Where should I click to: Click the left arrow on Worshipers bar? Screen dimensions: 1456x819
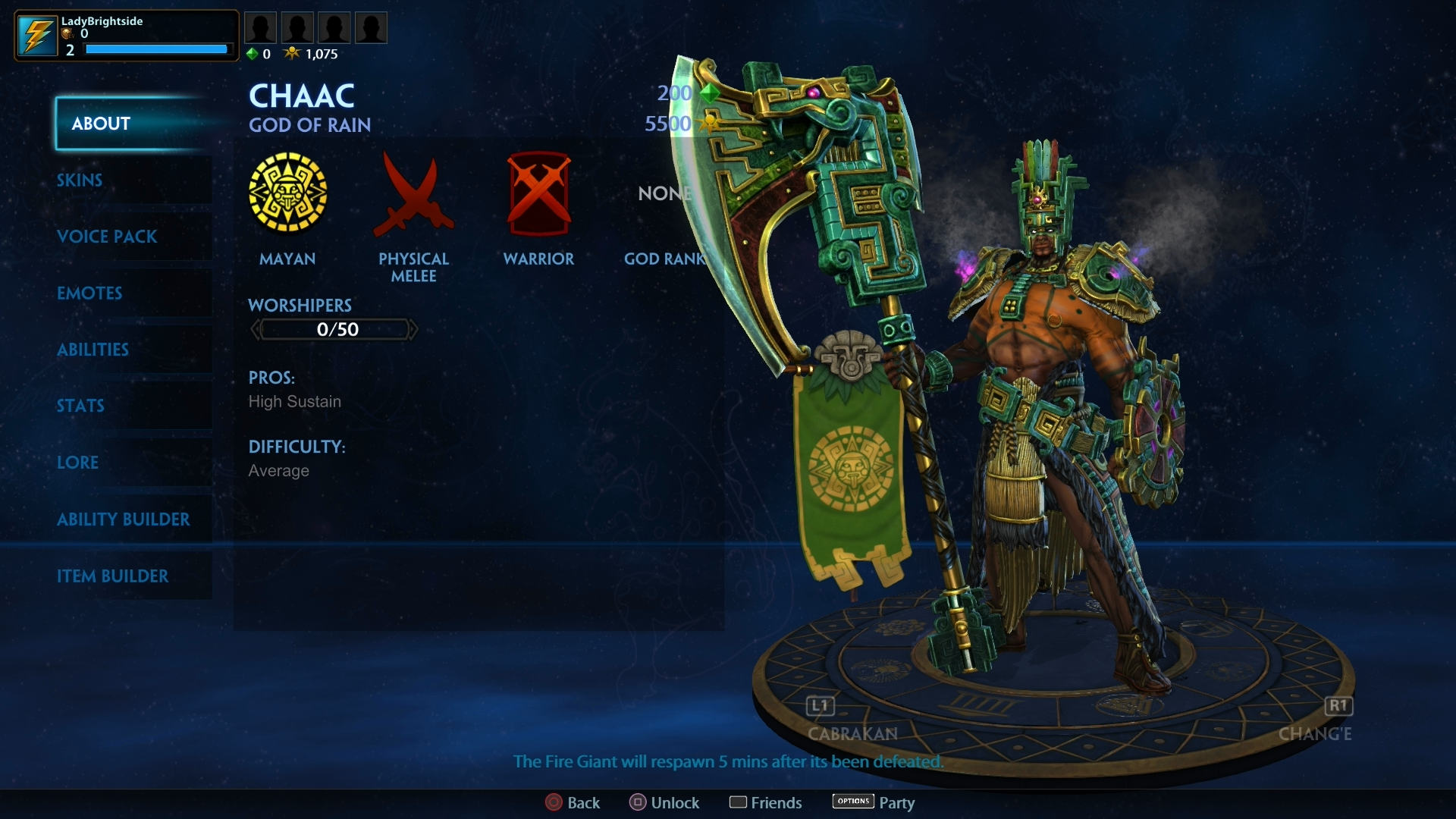point(256,329)
